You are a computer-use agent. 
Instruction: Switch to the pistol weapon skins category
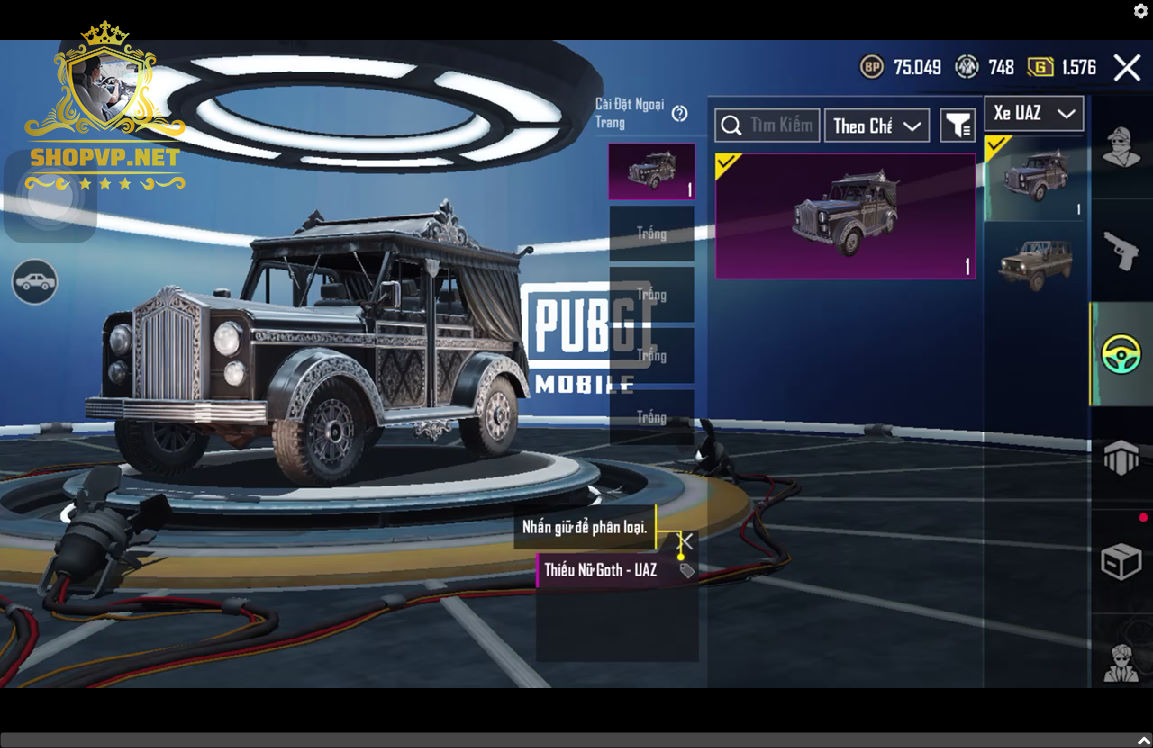point(1121,250)
